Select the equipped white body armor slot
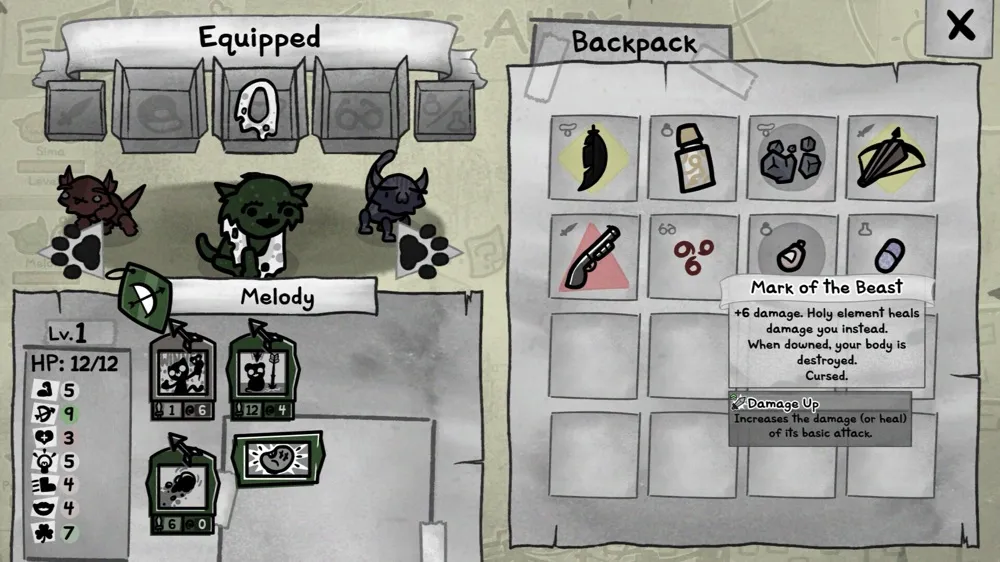The width and height of the screenshot is (1000, 562). point(256,104)
